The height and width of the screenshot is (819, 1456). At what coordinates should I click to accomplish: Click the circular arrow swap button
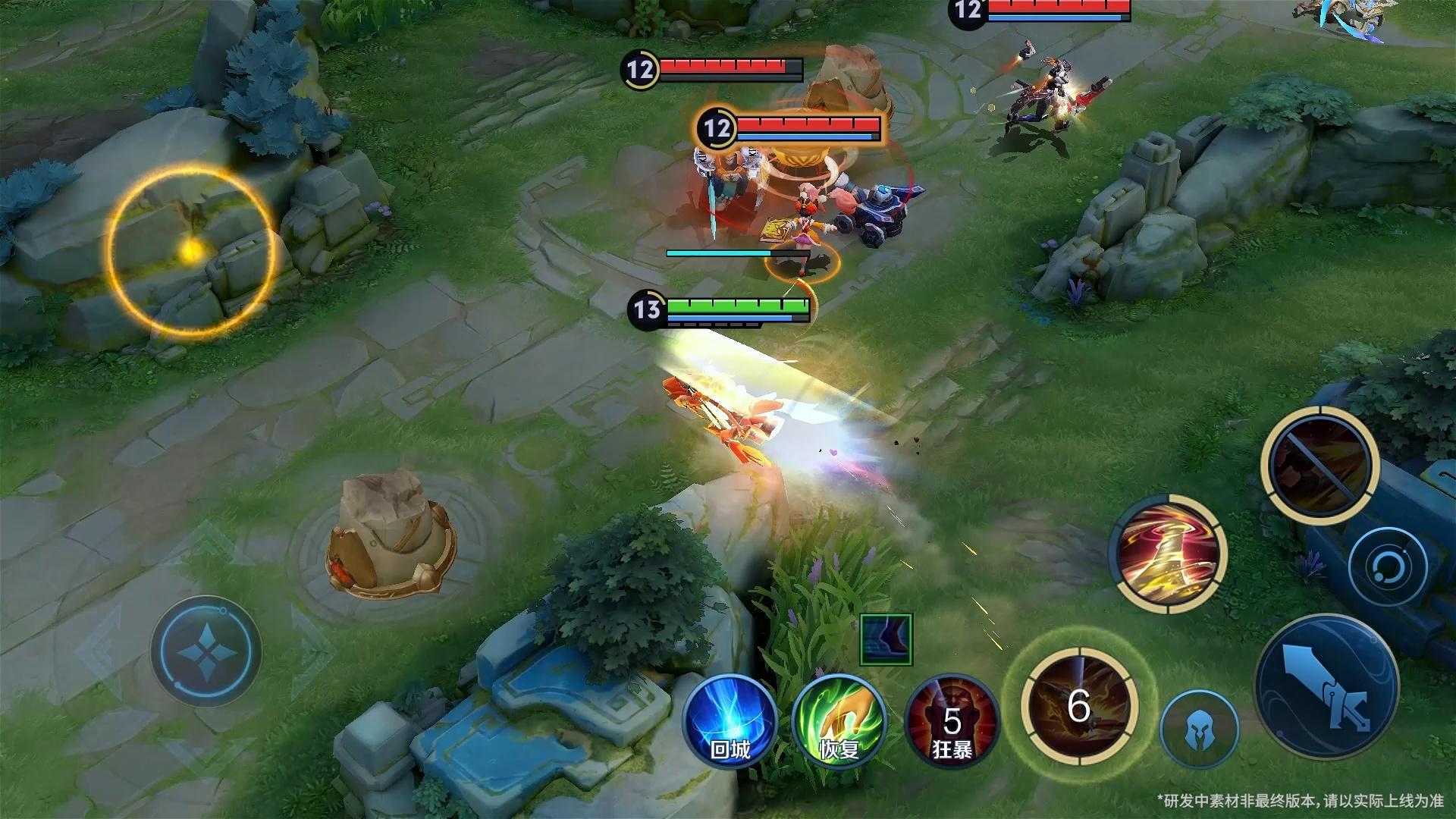[1388, 566]
